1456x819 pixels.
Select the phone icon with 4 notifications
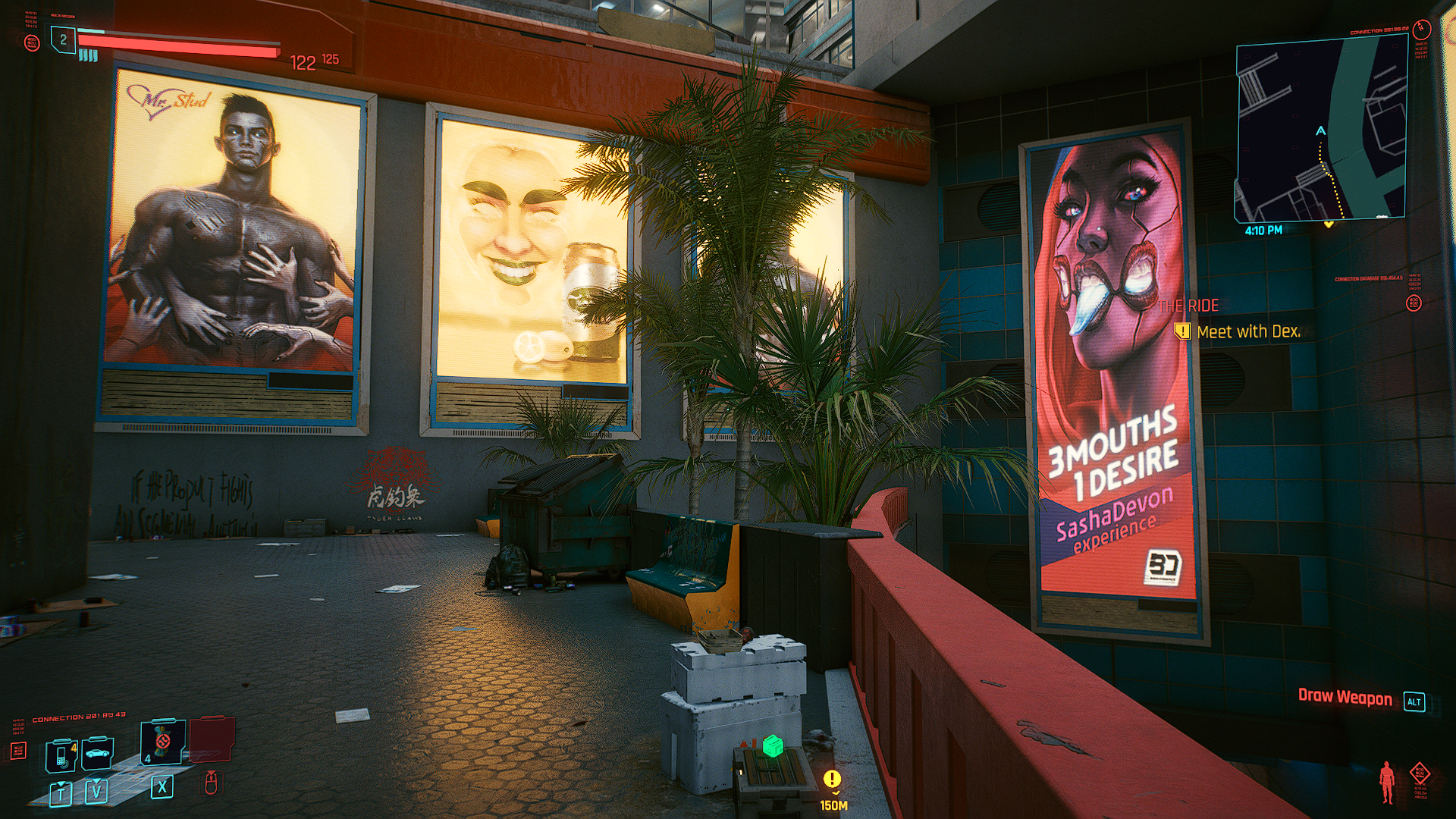(x=62, y=755)
